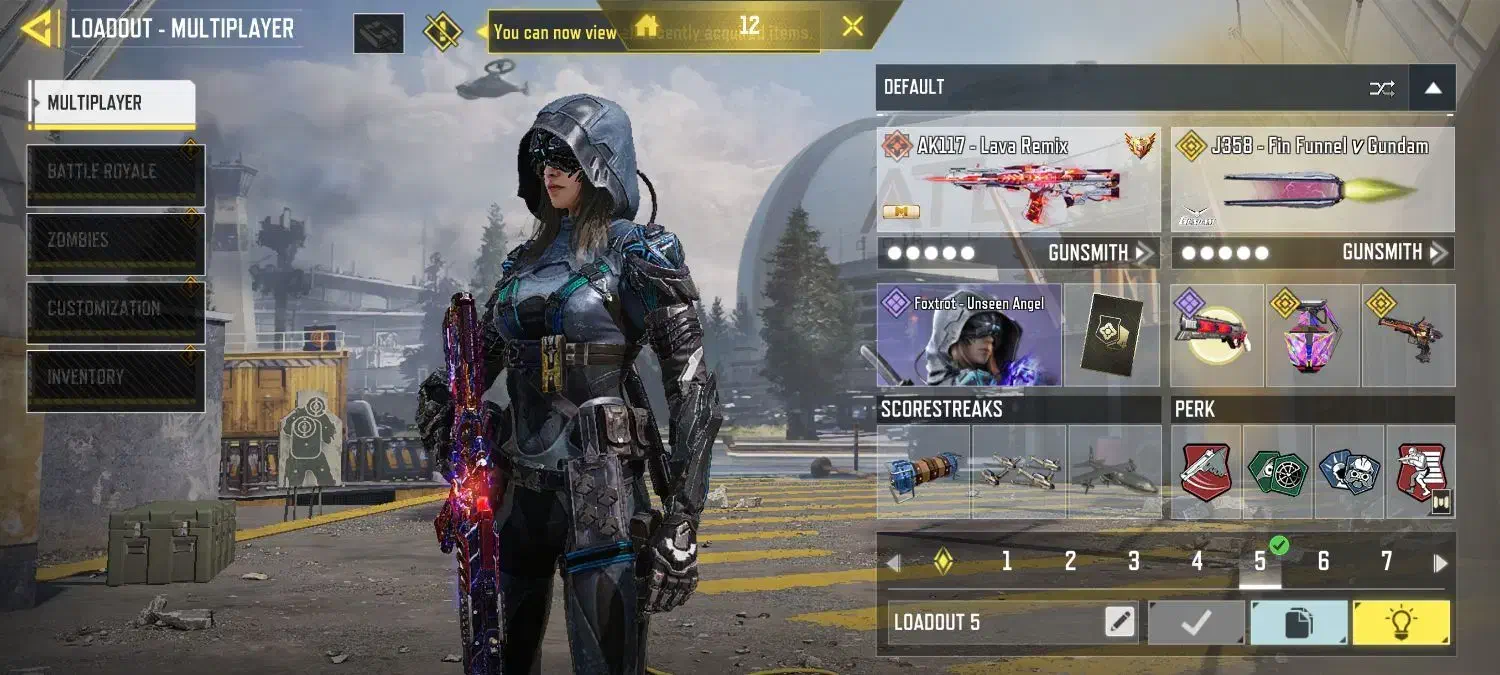Open Gunsmith for the J358
Viewport: 1500px width, 675px height.
1394,253
